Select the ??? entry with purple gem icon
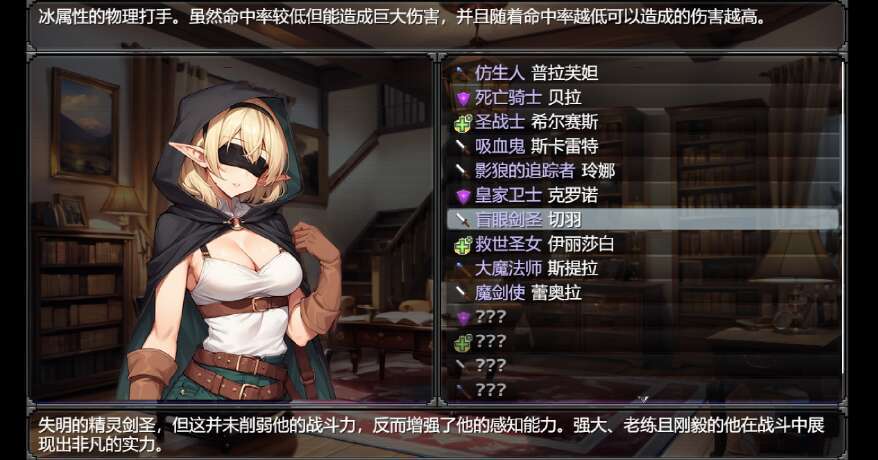 490,317
